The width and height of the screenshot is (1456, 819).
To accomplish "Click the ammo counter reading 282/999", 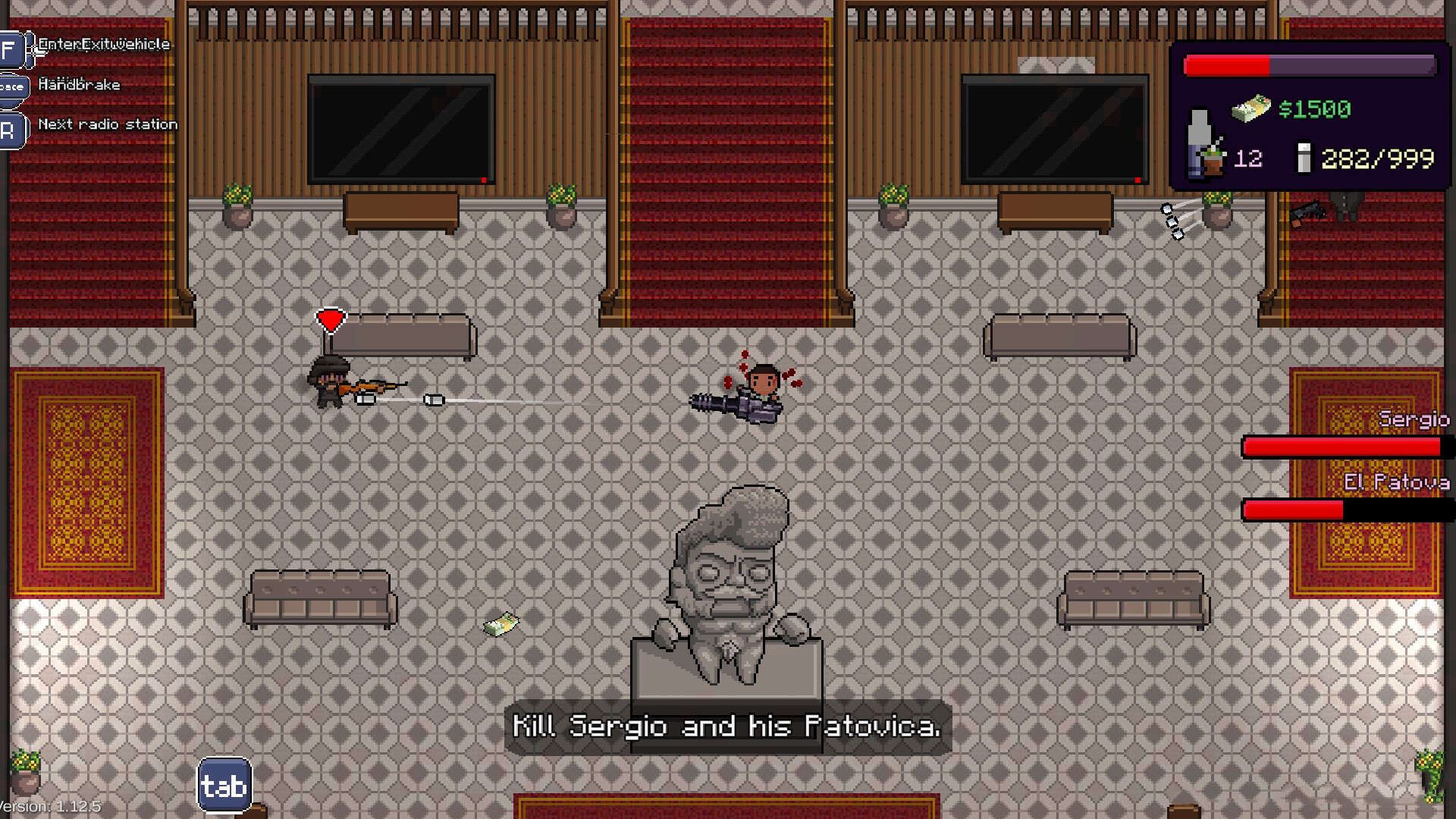I will (x=1376, y=158).
